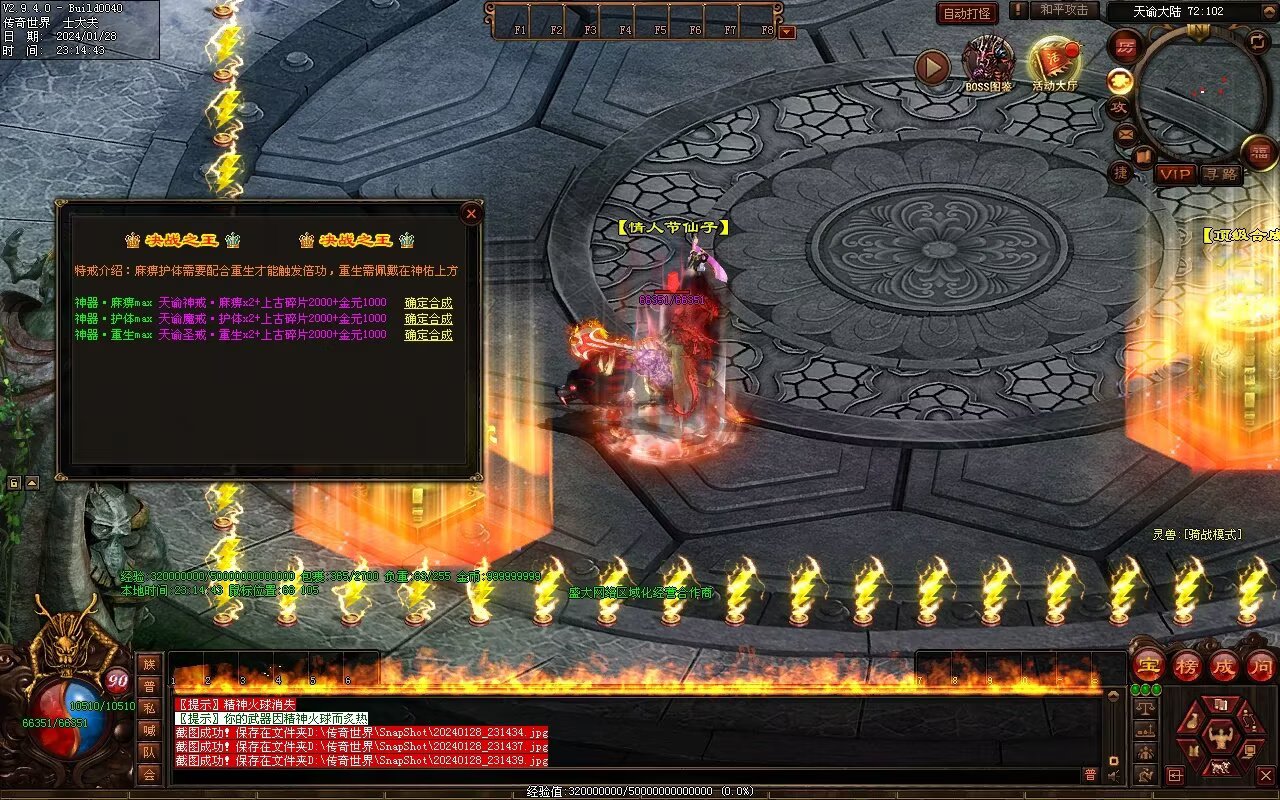1280x800 pixels.
Task: Switch the 和平攻击 attack mode
Action: pyautogui.click(x=1064, y=10)
